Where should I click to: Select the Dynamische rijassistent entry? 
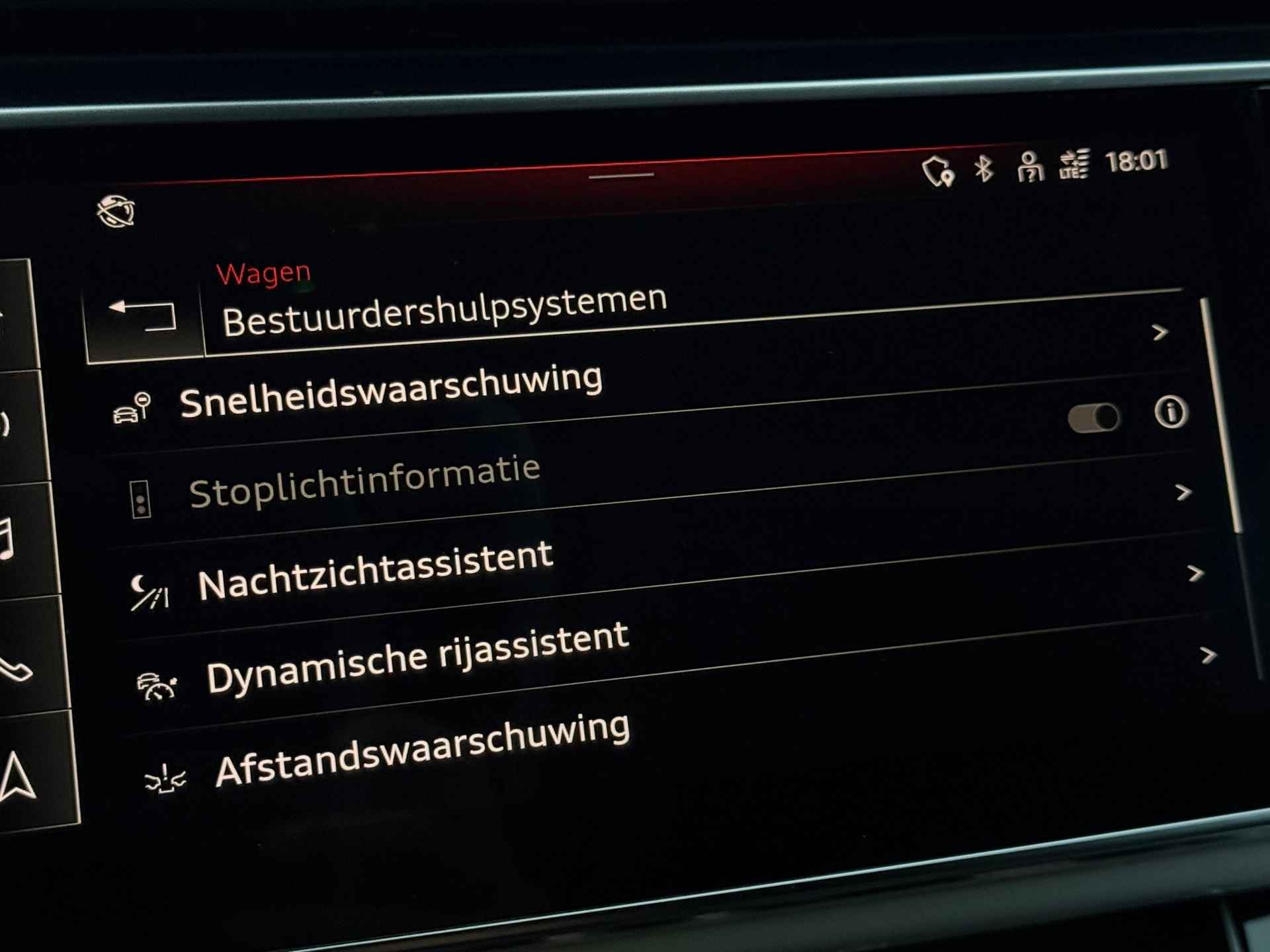click(x=417, y=658)
